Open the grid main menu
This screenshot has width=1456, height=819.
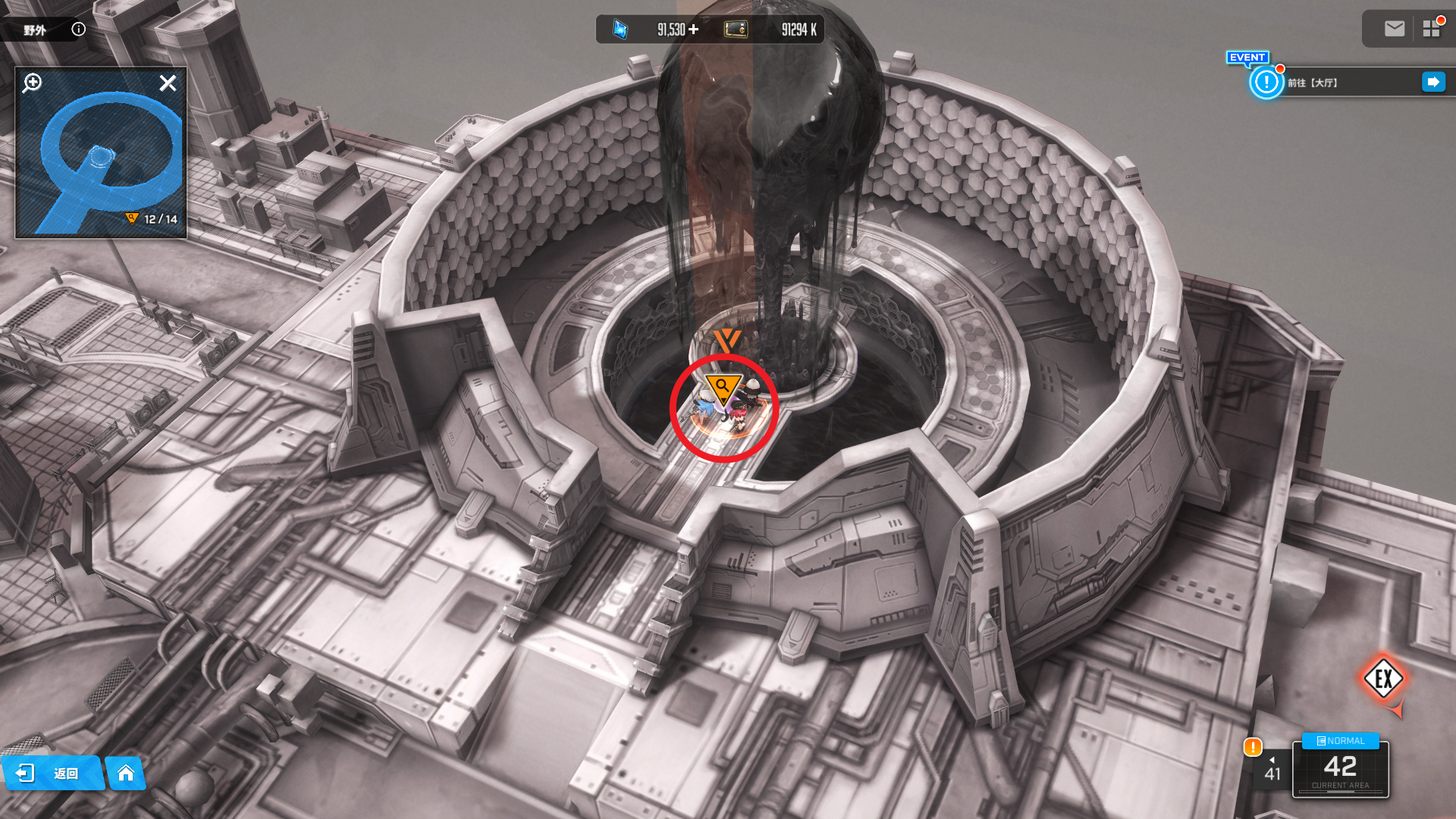coord(1431,29)
